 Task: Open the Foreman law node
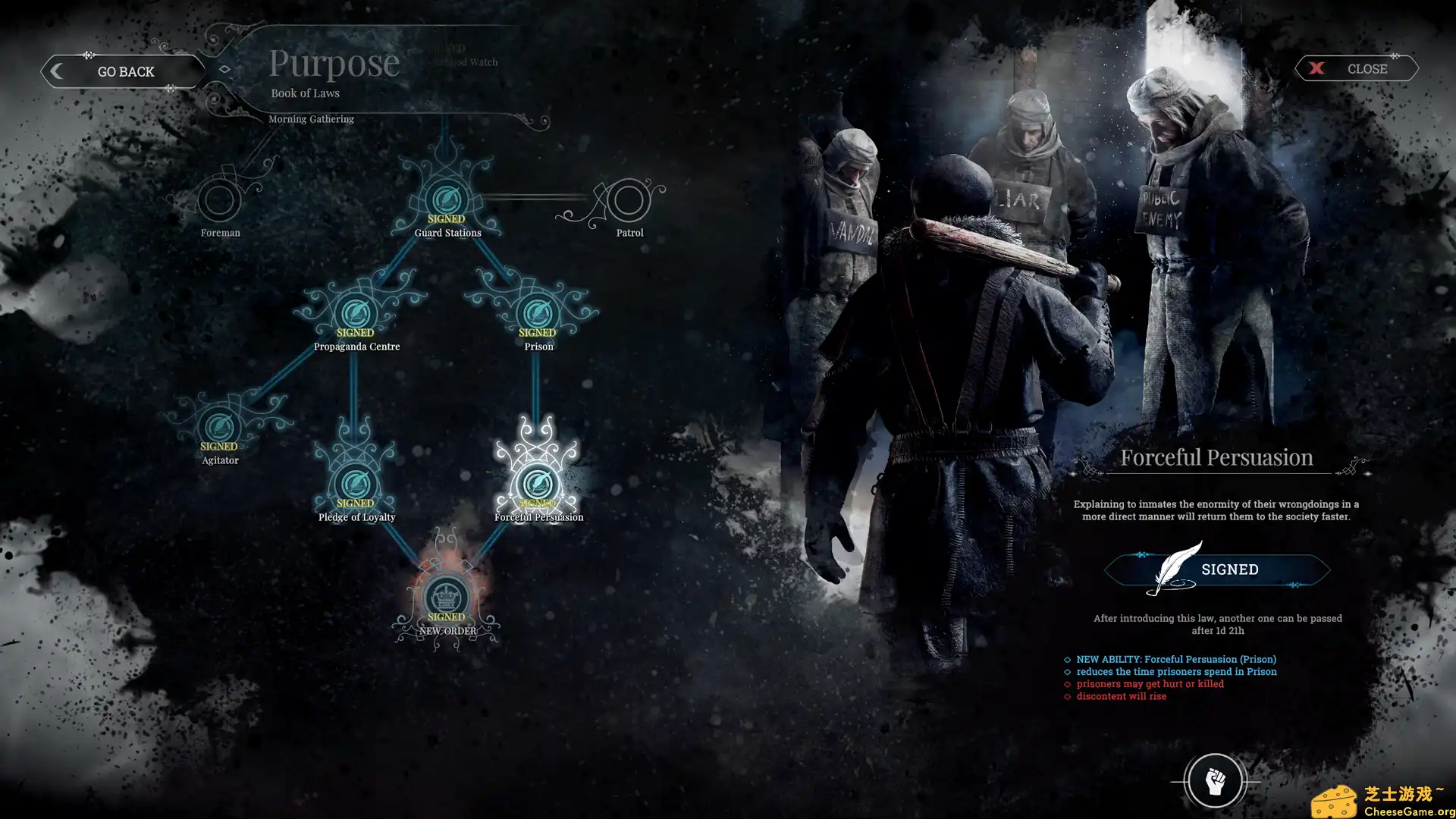pyautogui.click(x=220, y=201)
